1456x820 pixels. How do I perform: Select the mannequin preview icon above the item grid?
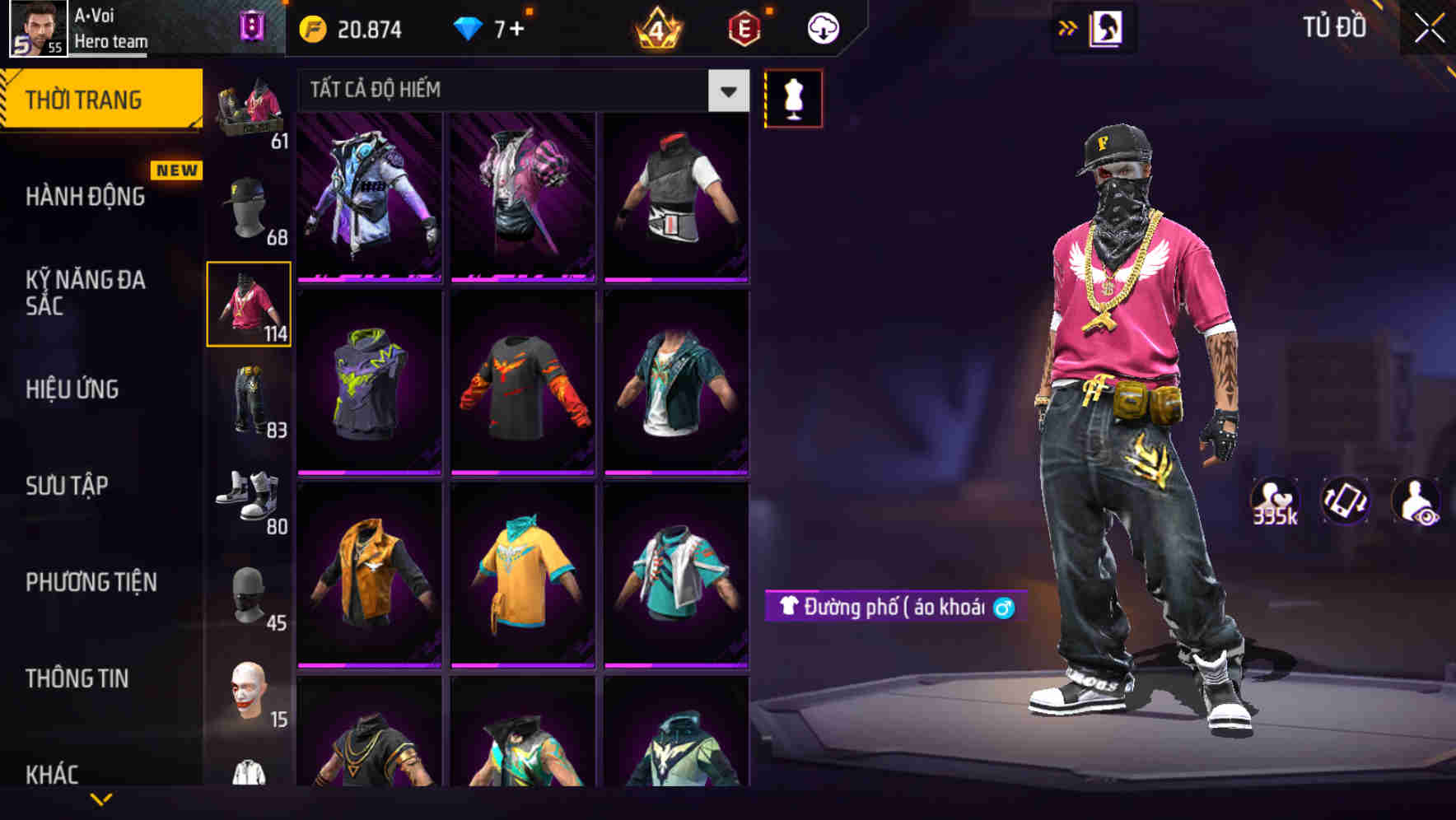click(793, 97)
